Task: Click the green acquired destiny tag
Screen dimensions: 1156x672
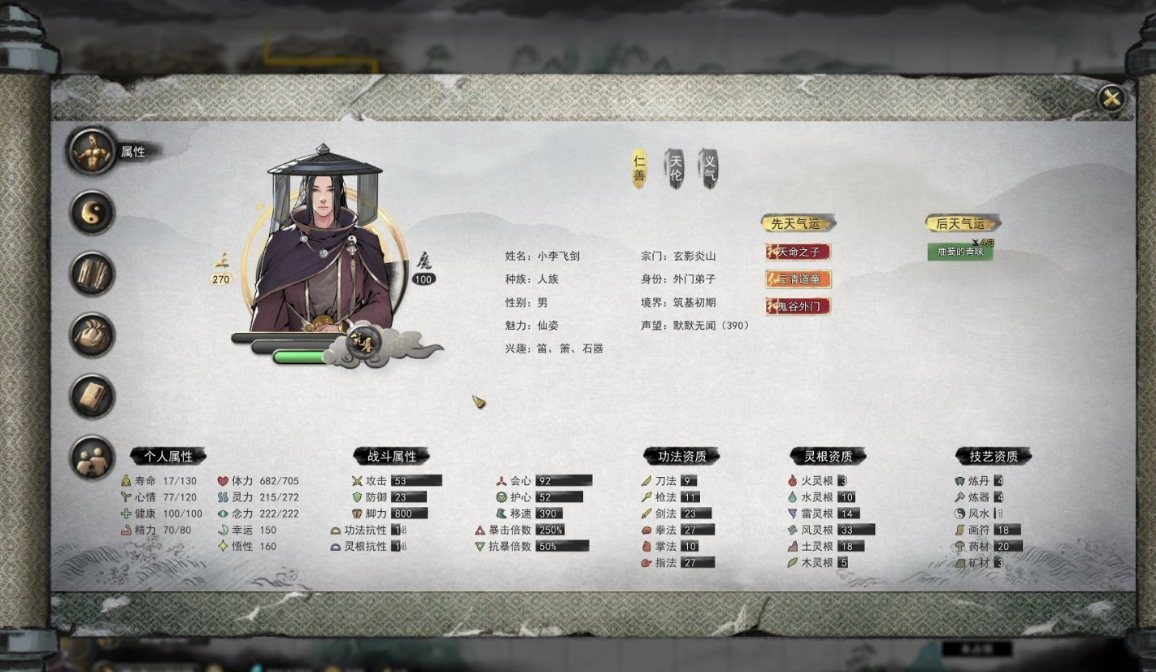Action: [959, 252]
